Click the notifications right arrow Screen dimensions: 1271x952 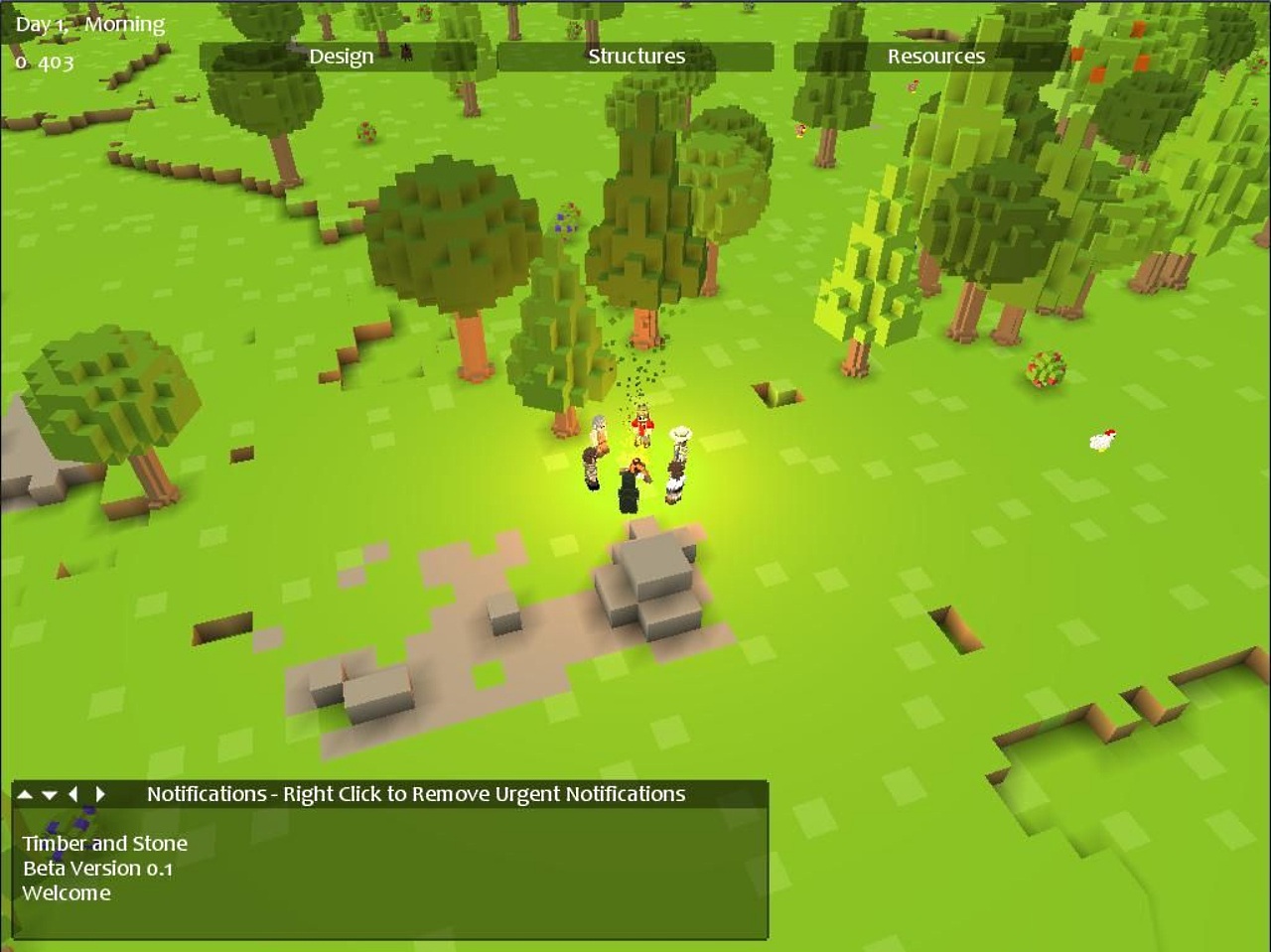[99, 794]
